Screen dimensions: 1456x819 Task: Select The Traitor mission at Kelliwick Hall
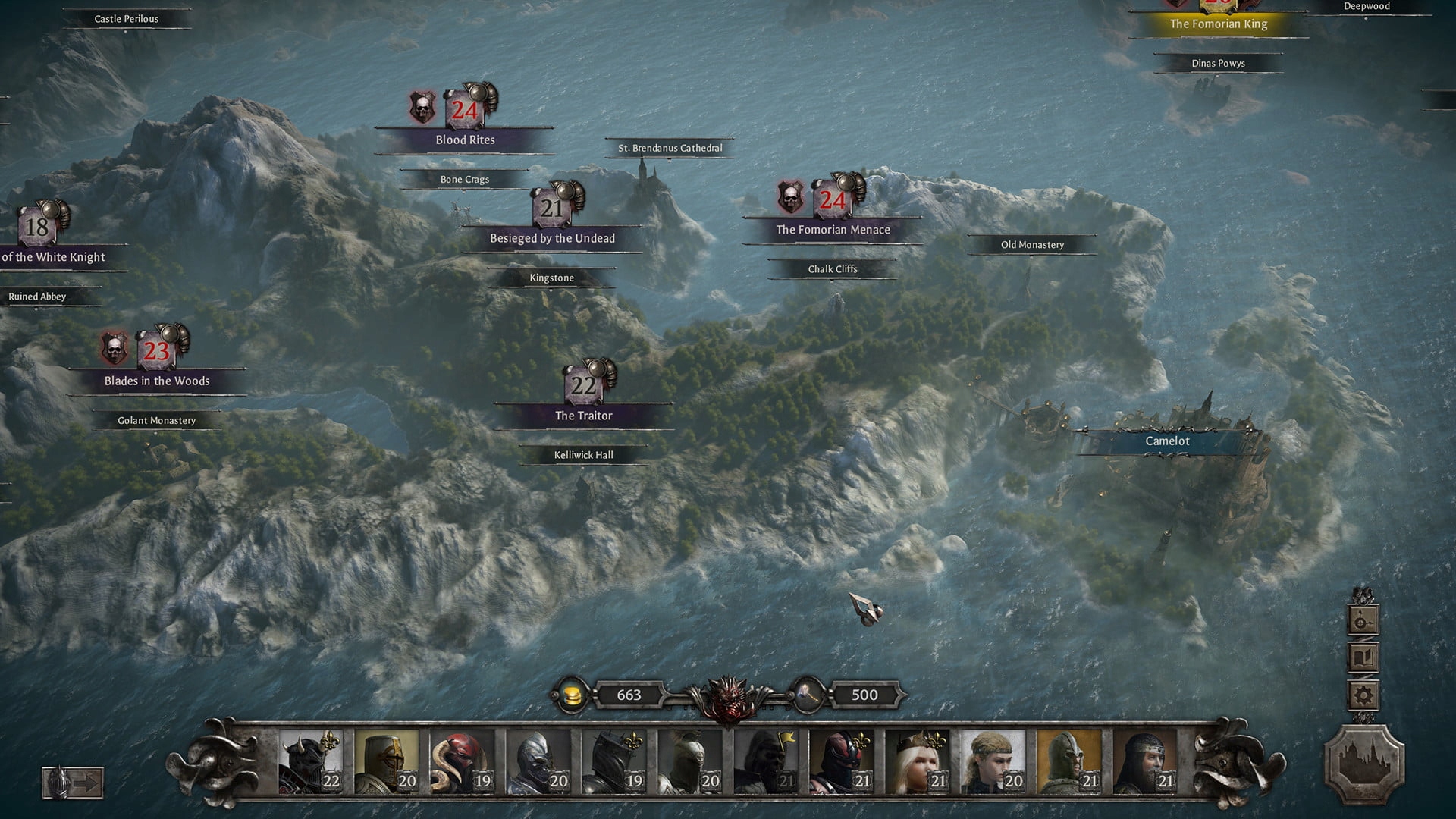(x=583, y=415)
